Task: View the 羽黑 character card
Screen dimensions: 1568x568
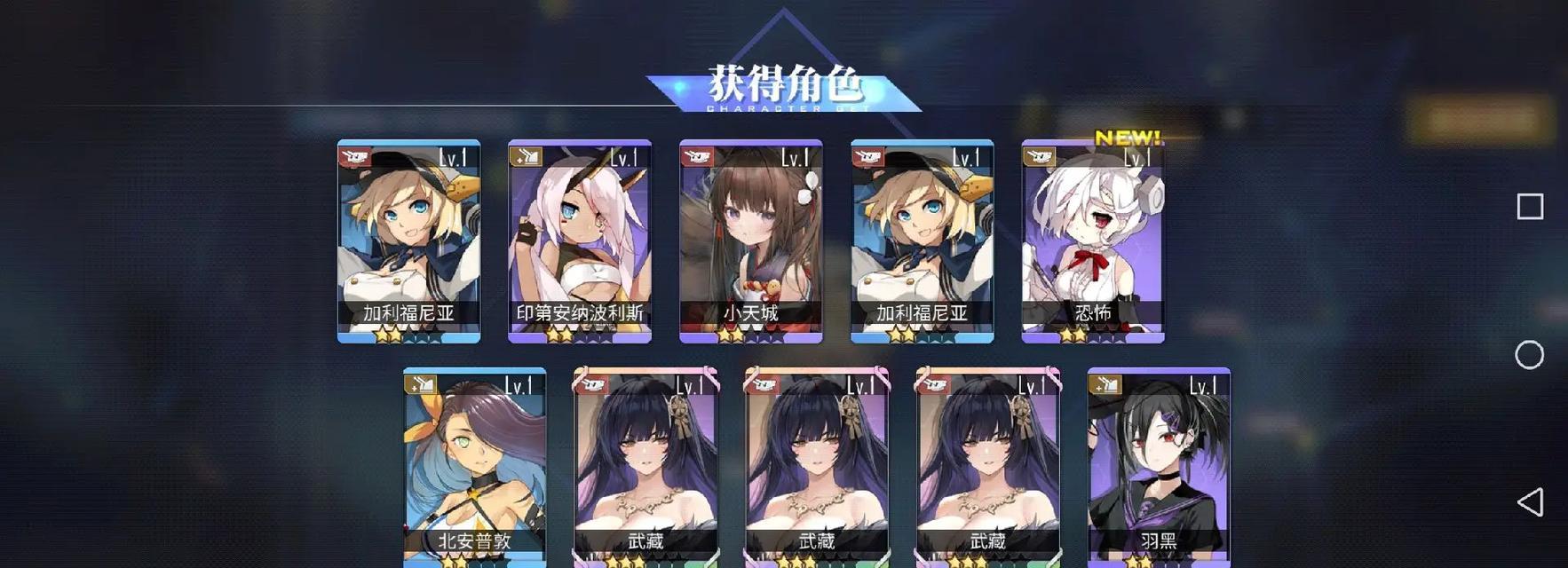Action: click(1159, 466)
